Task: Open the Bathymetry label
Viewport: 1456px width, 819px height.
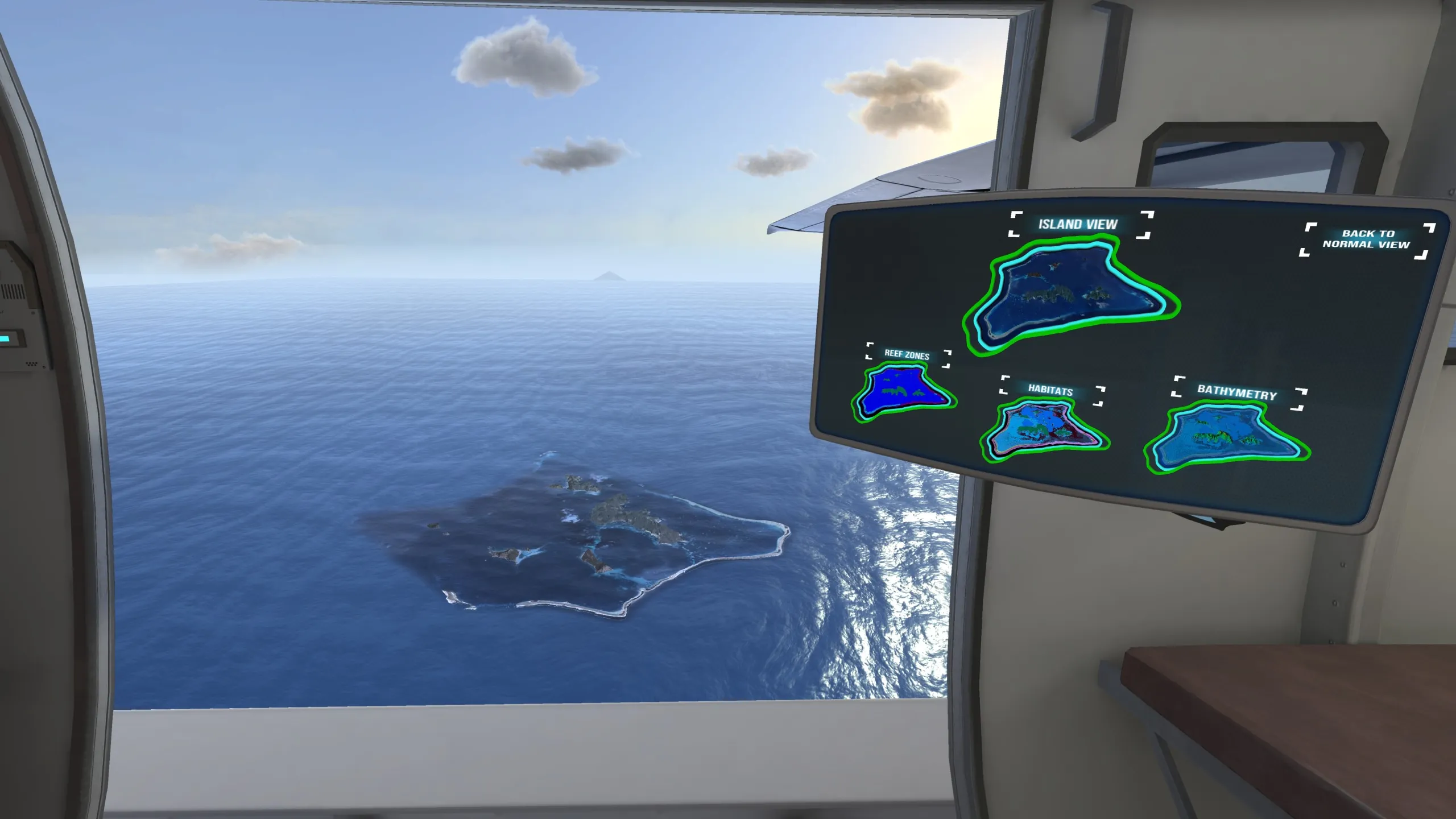Action: coord(1237,392)
